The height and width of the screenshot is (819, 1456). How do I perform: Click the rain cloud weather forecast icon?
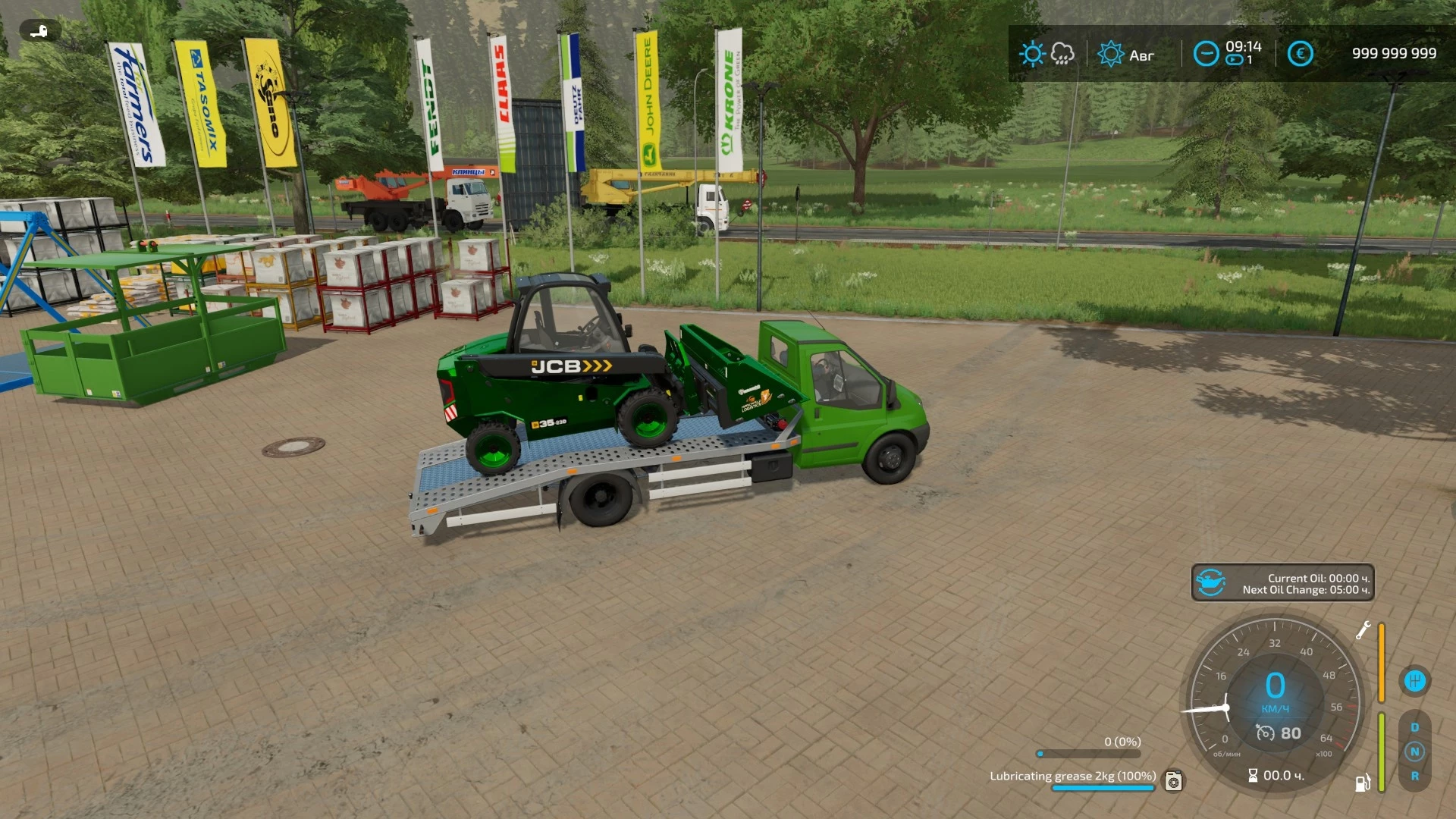point(1062,53)
